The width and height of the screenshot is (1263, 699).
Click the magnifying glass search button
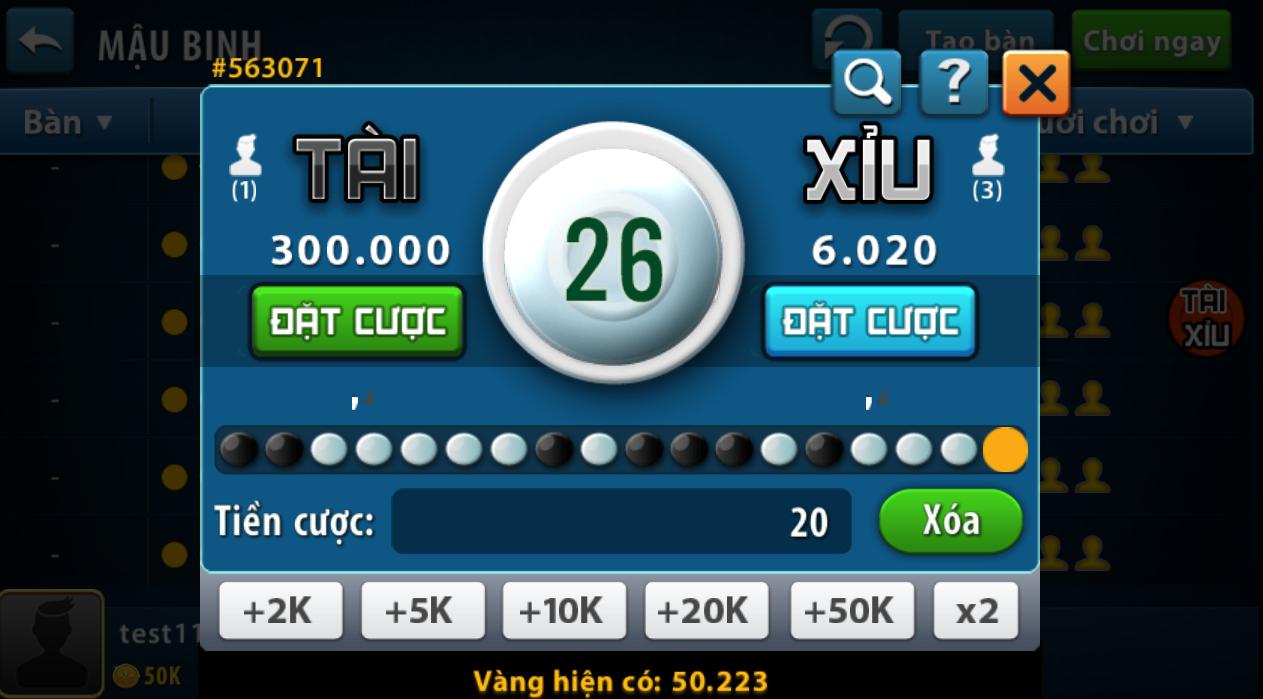pos(867,84)
